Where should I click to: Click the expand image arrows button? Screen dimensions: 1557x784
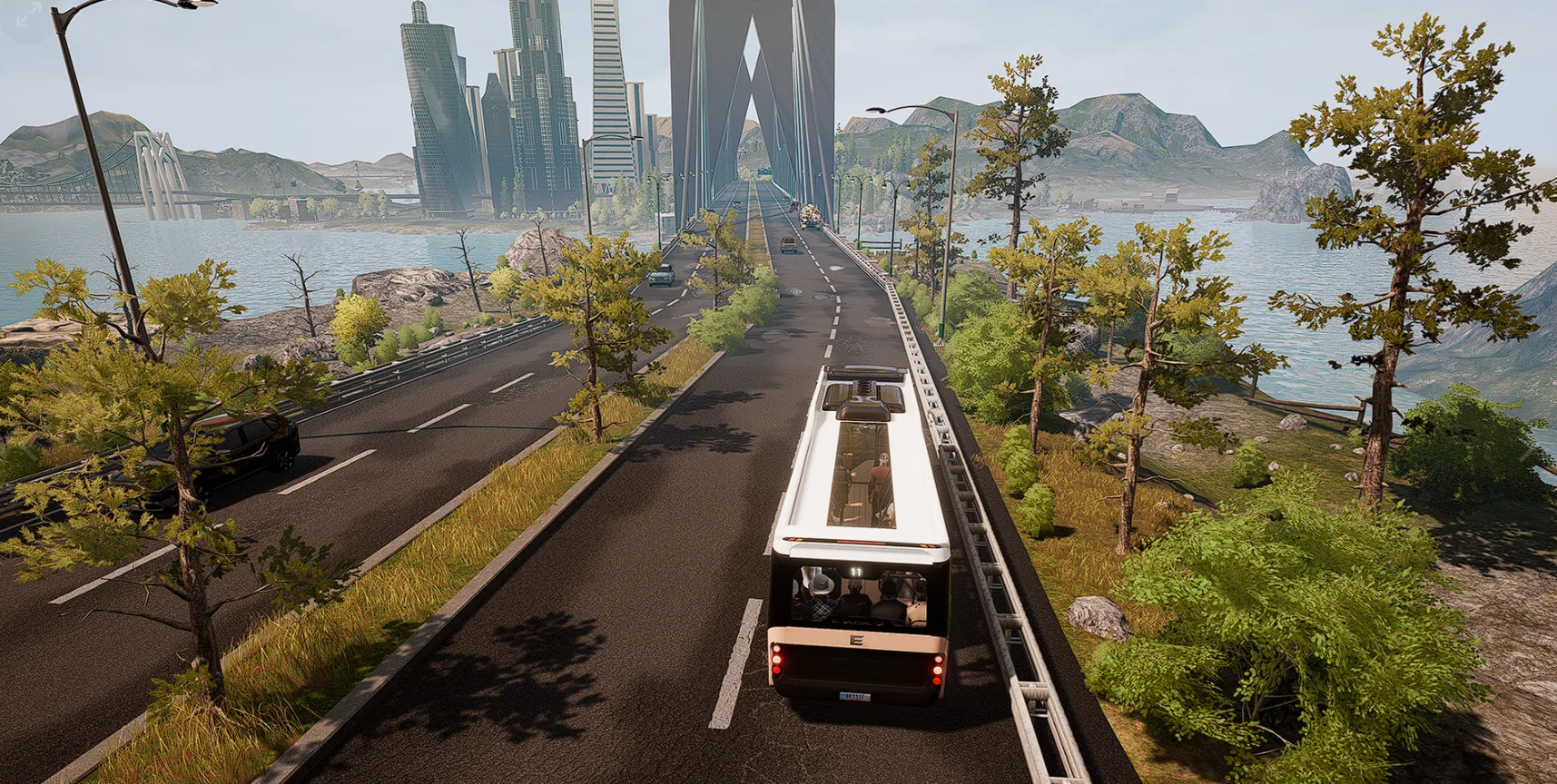tap(28, 15)
